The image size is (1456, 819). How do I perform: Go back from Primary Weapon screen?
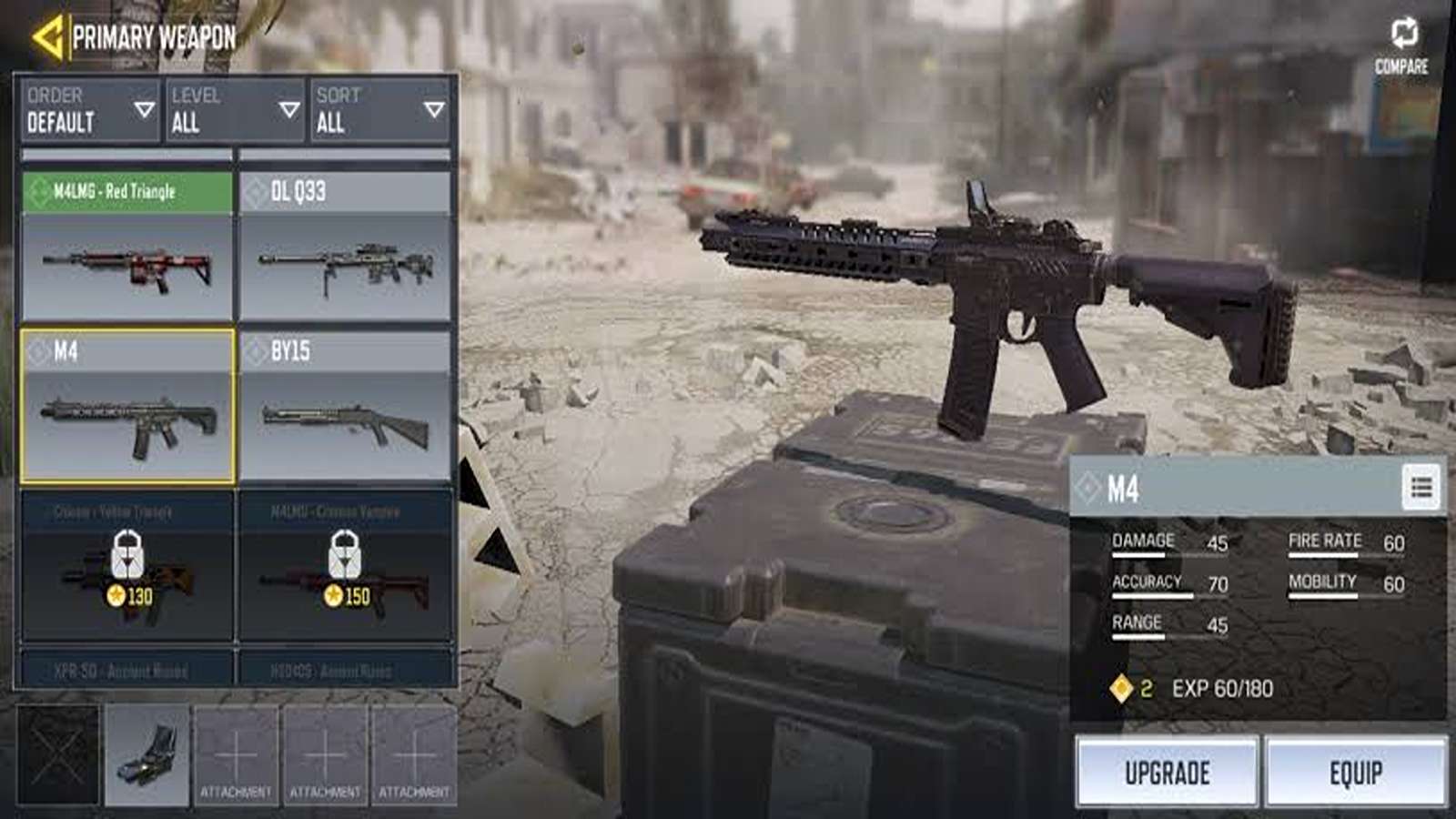(x=47, y=37)
